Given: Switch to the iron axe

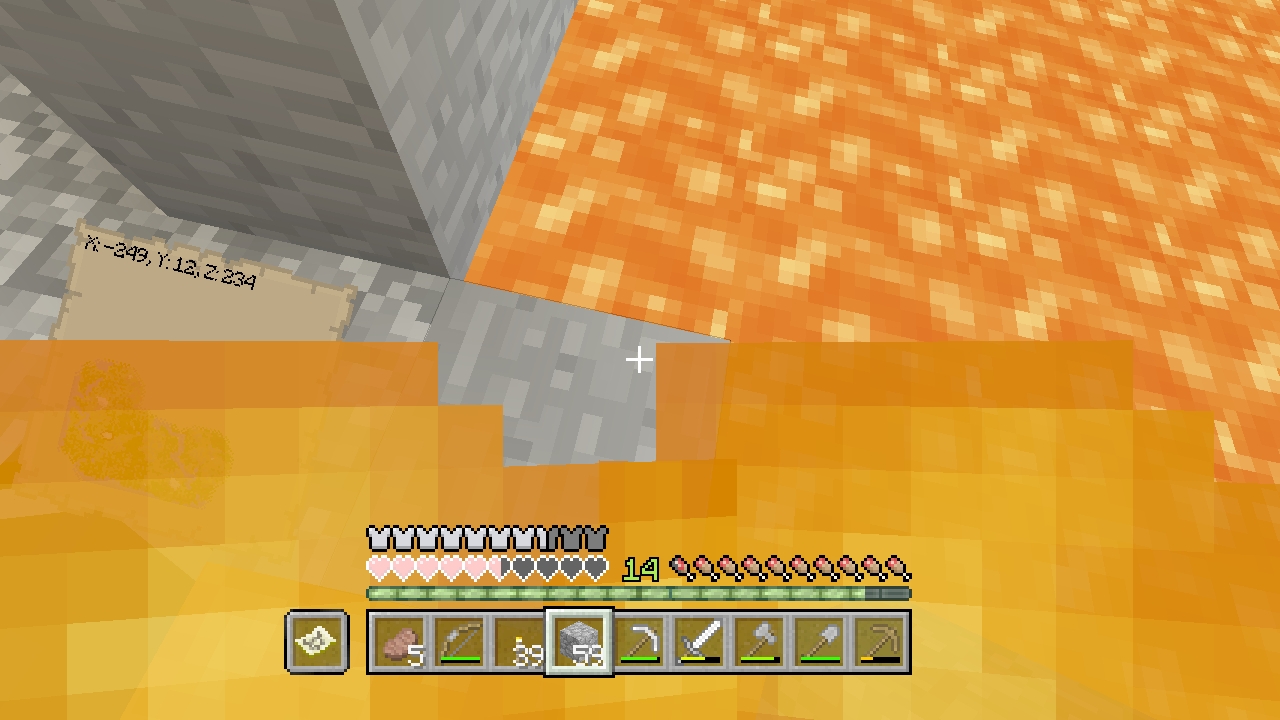Looking at the screenshot, I should [x=759, y=642].
